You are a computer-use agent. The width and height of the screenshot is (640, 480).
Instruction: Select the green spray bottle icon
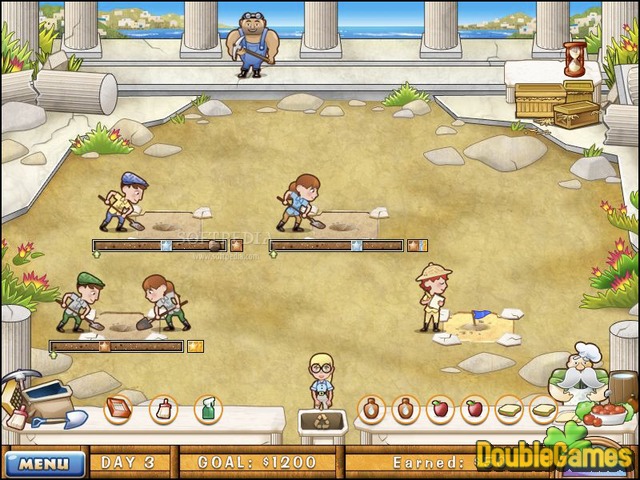pos(207,409)
